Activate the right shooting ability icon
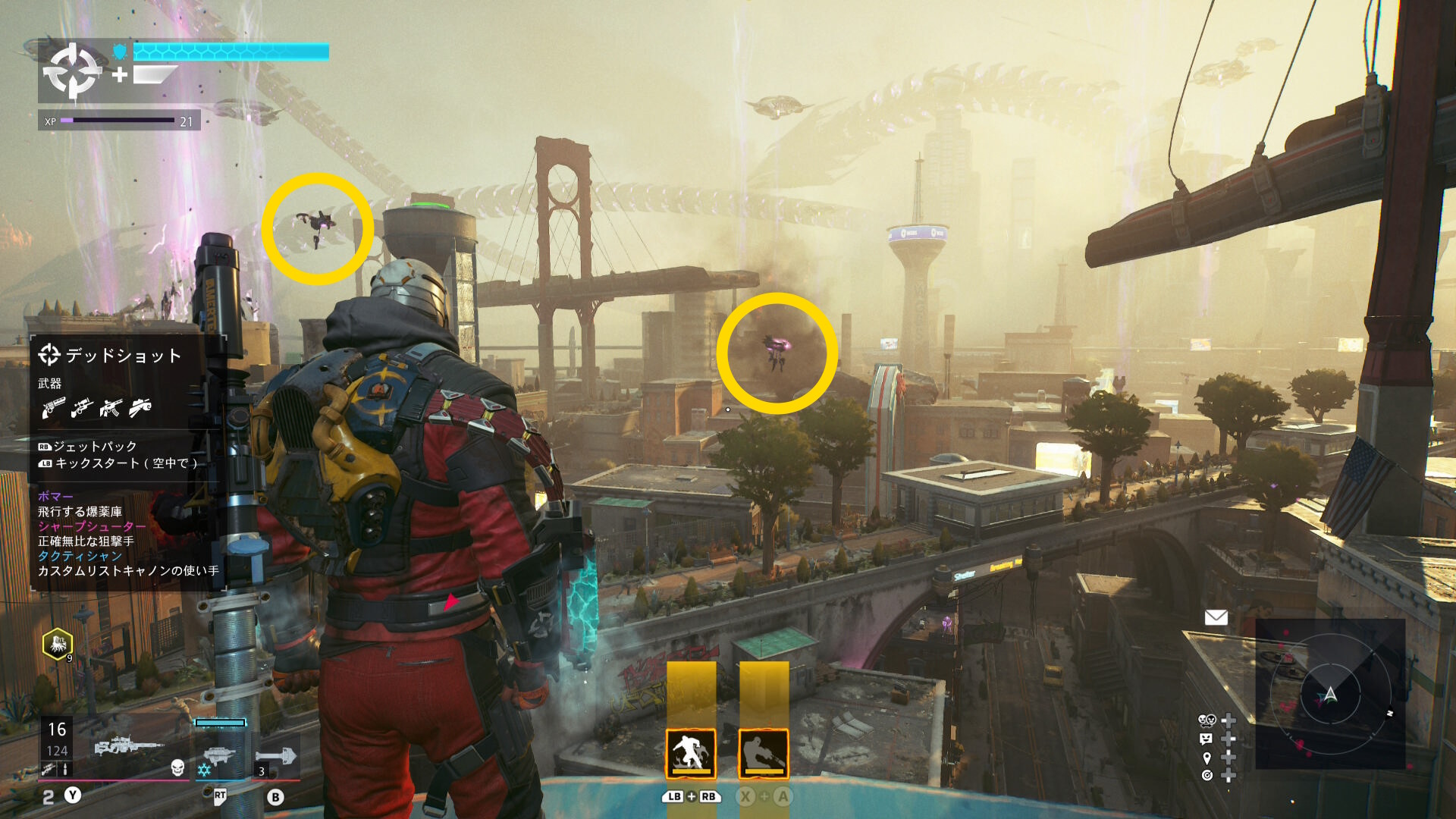The image size is (1456, 819). tap(764, 753)
